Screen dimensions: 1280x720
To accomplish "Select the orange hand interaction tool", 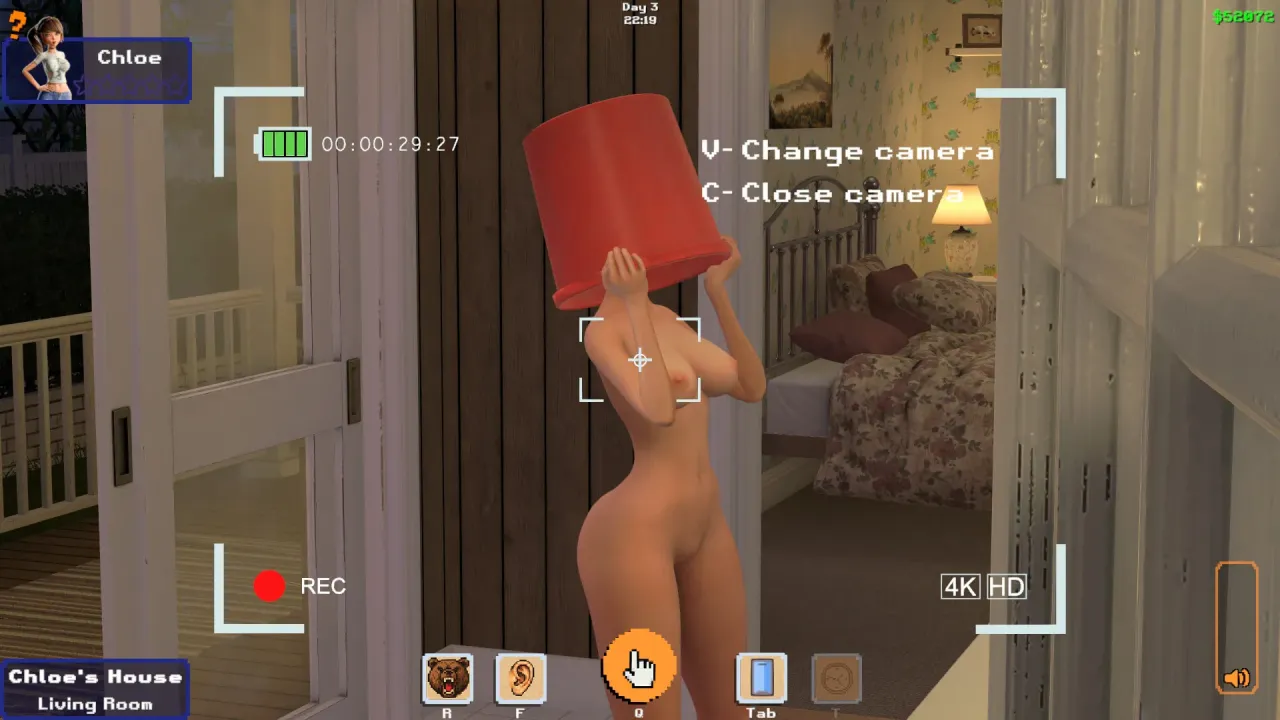I will (641, 663).
